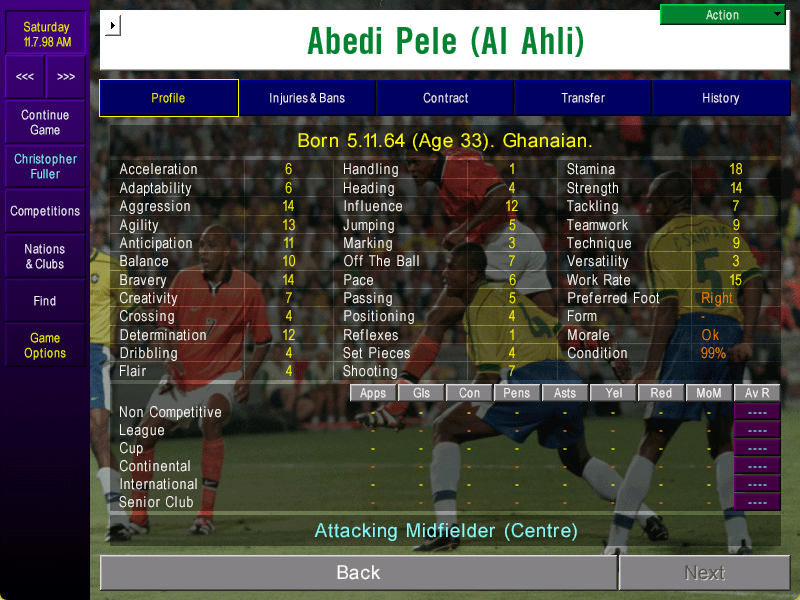Viewport: 800px width, 600px height.
Task: Show the Transfer tab
Action: 583,98
